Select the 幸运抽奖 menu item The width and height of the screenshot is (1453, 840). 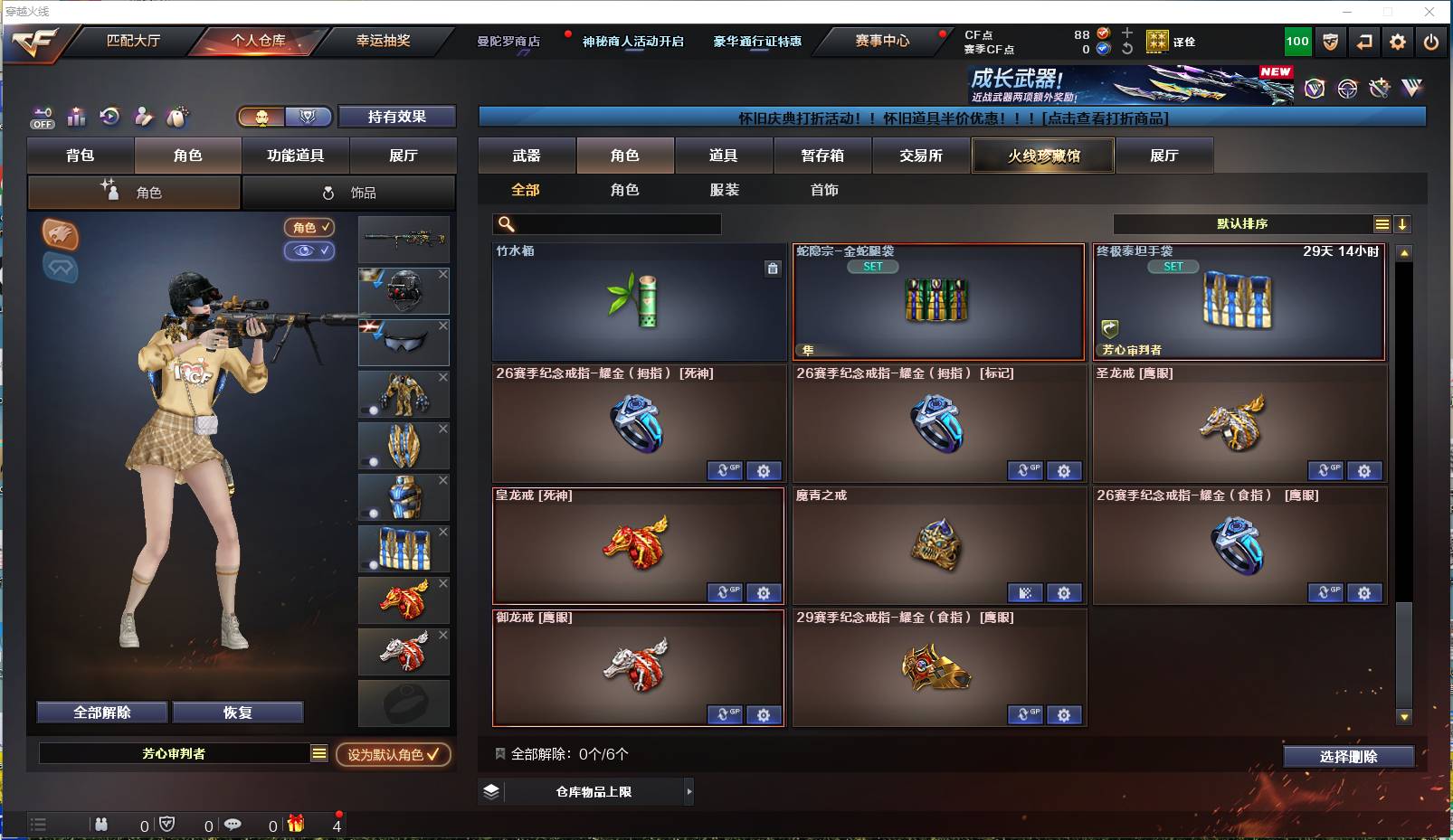(x=384, y=42)
